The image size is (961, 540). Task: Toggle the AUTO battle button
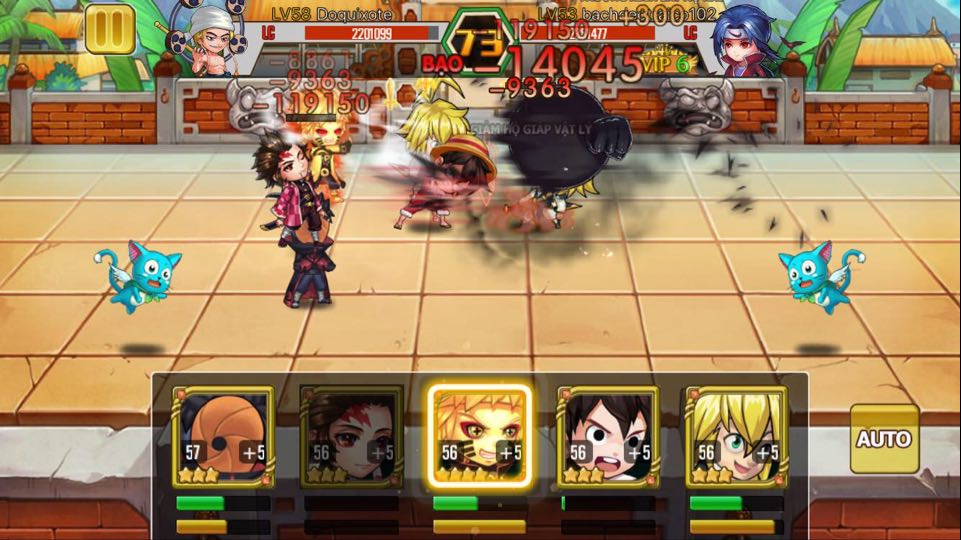[x=884, y=438]
